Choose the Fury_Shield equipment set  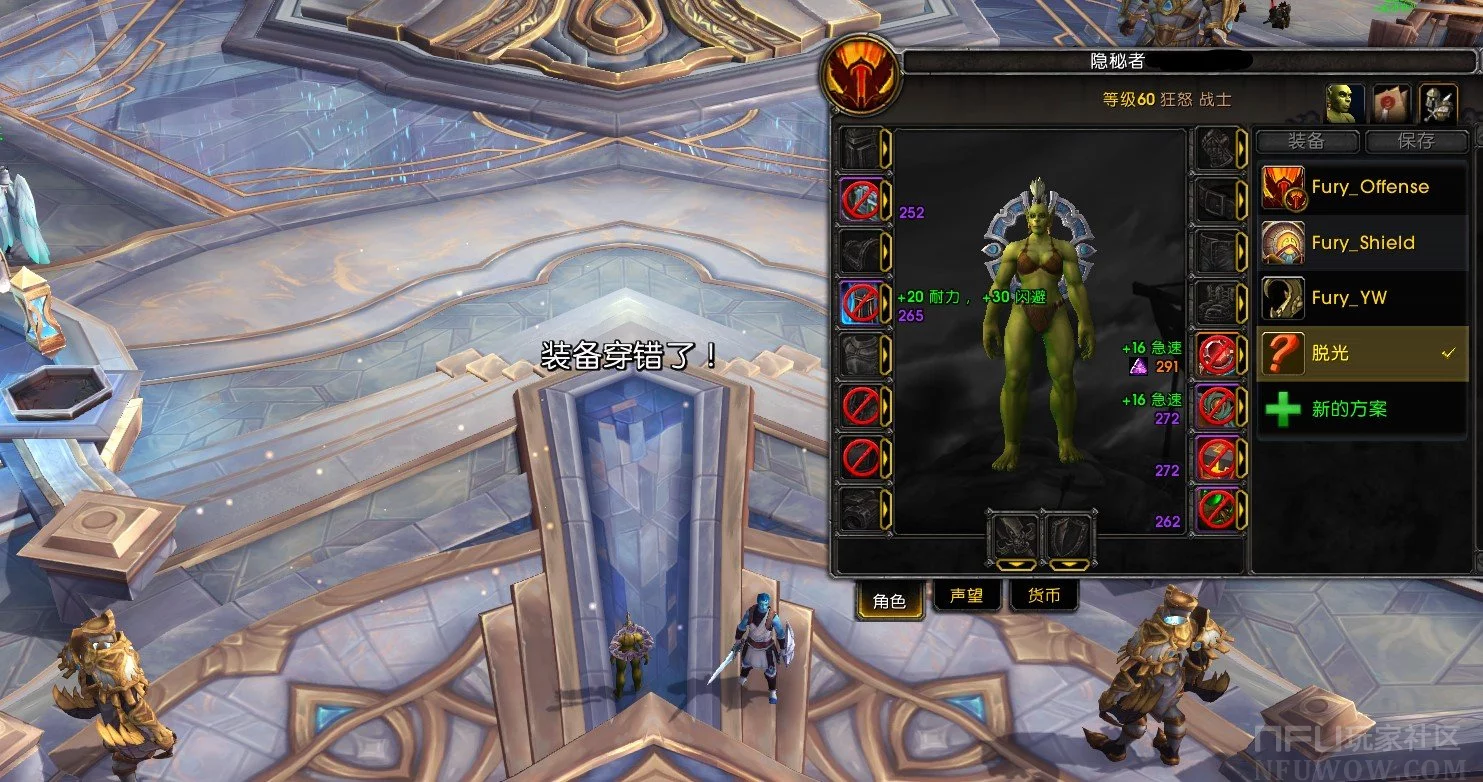click(1362, 242)
